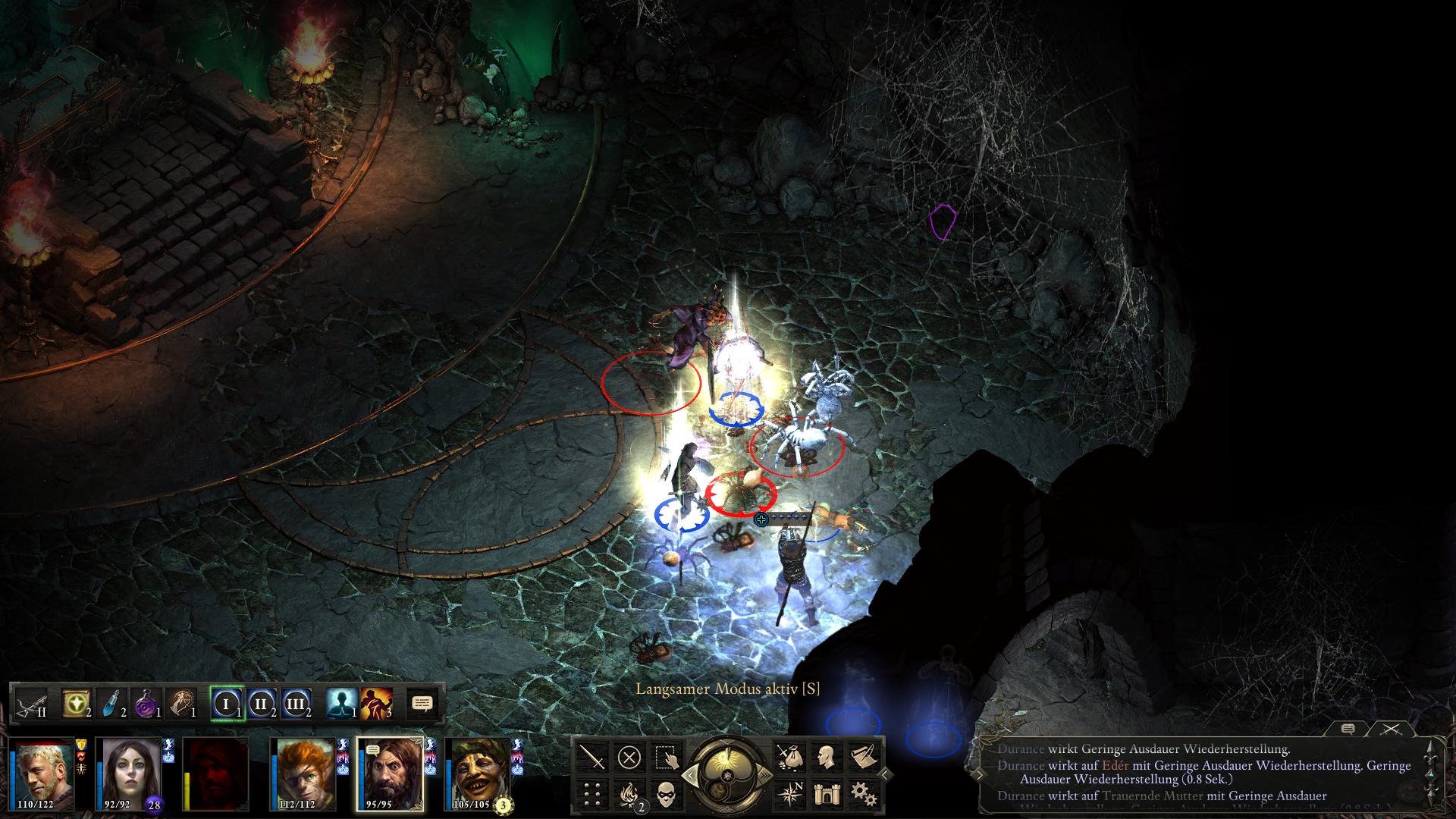
Task: Open the options gears icon
Action: click(x=861, y=794)
